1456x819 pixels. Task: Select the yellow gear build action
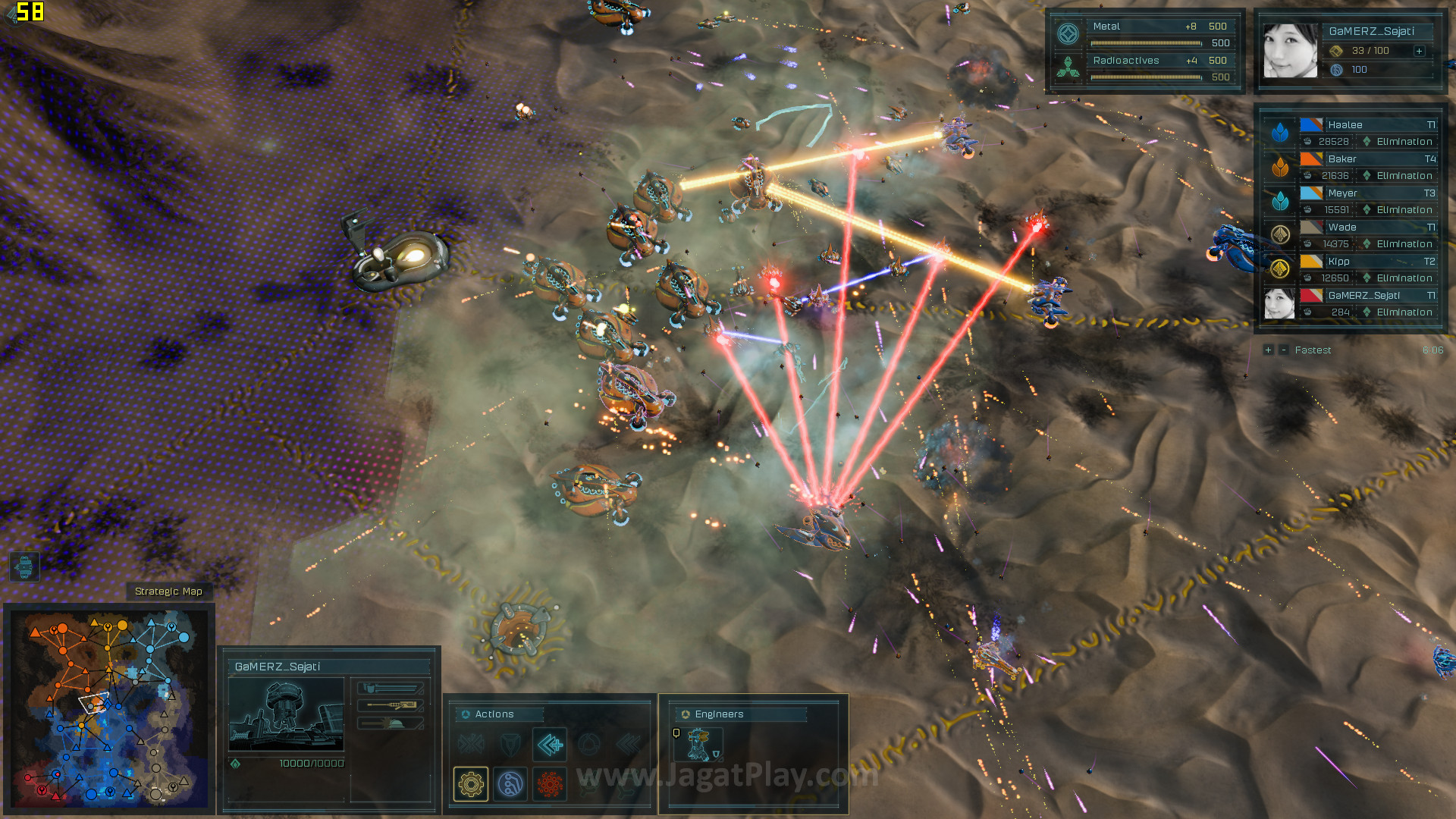[x=471, y=783]
